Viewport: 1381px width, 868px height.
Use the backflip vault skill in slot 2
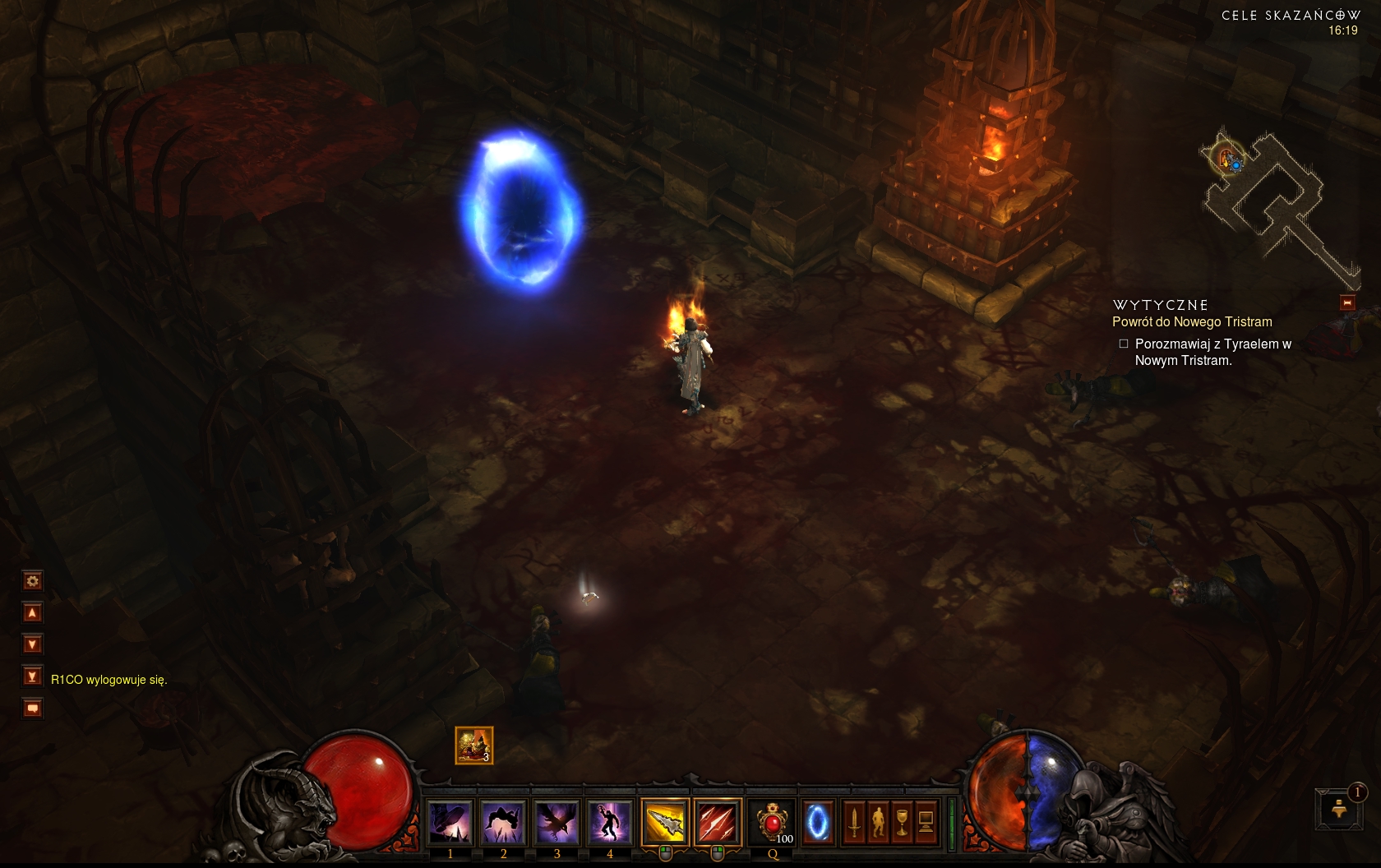[503, 822]
